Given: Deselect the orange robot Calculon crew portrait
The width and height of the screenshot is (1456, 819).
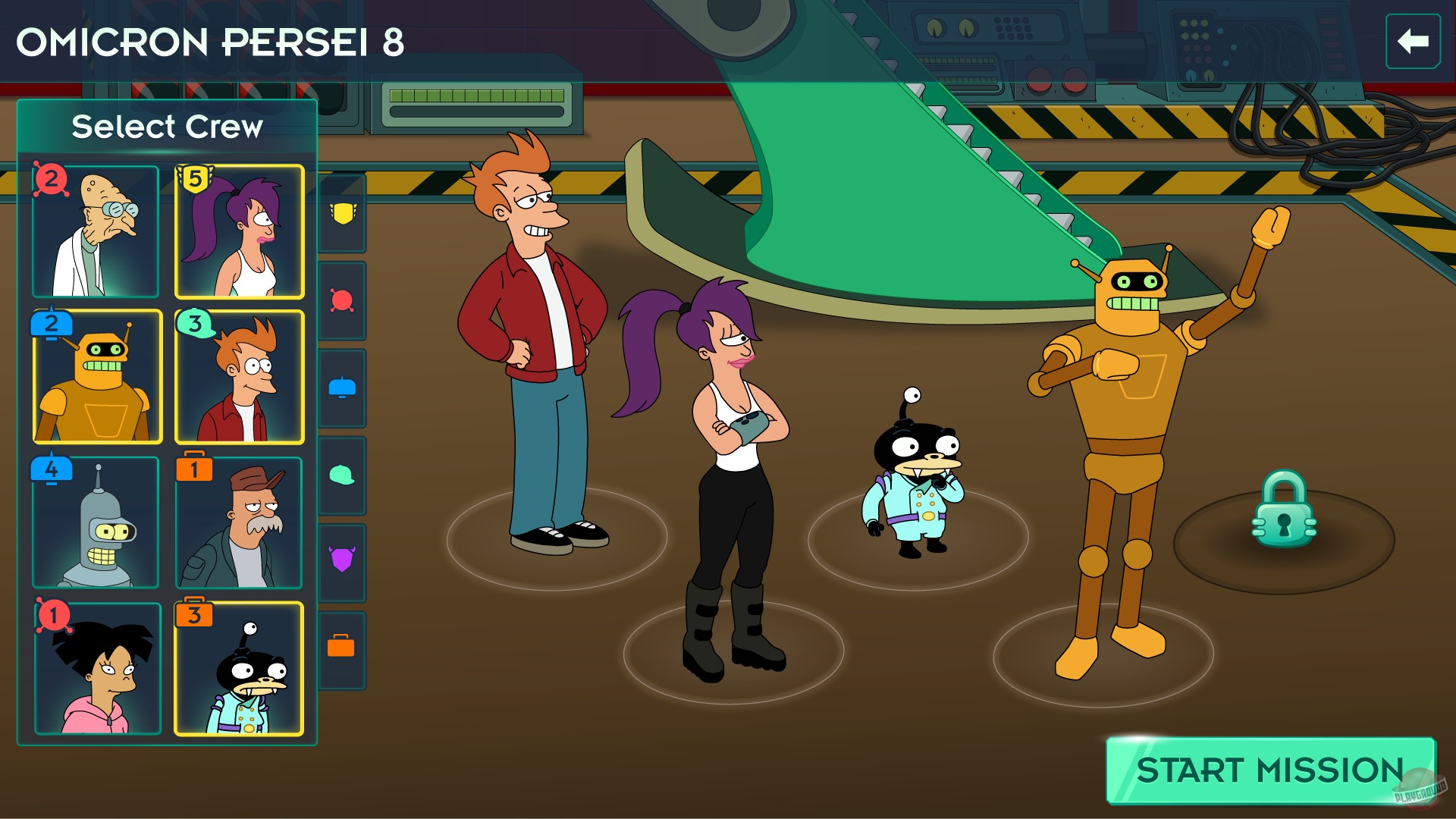Looking at the screenshot, I should coord(96,377).
